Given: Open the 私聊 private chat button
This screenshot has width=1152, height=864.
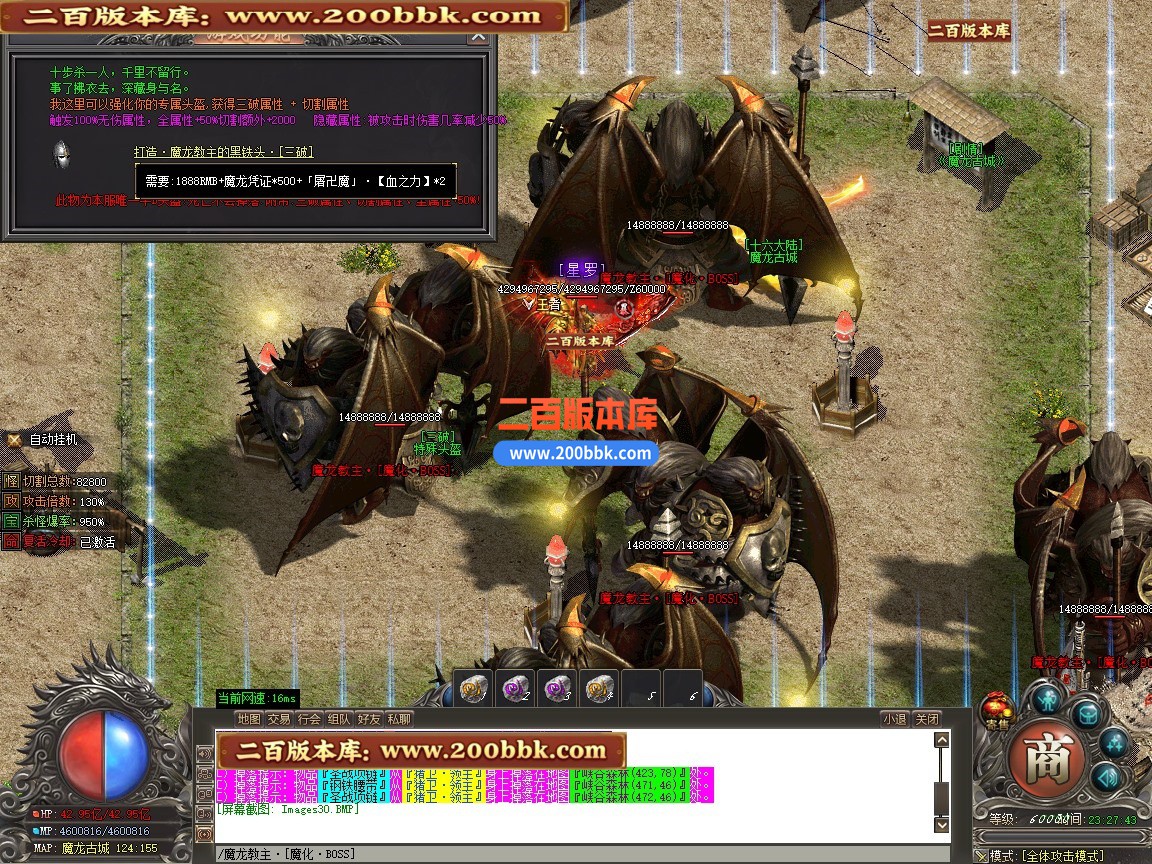Looking at the screenshot, I should tap(399, 719).
